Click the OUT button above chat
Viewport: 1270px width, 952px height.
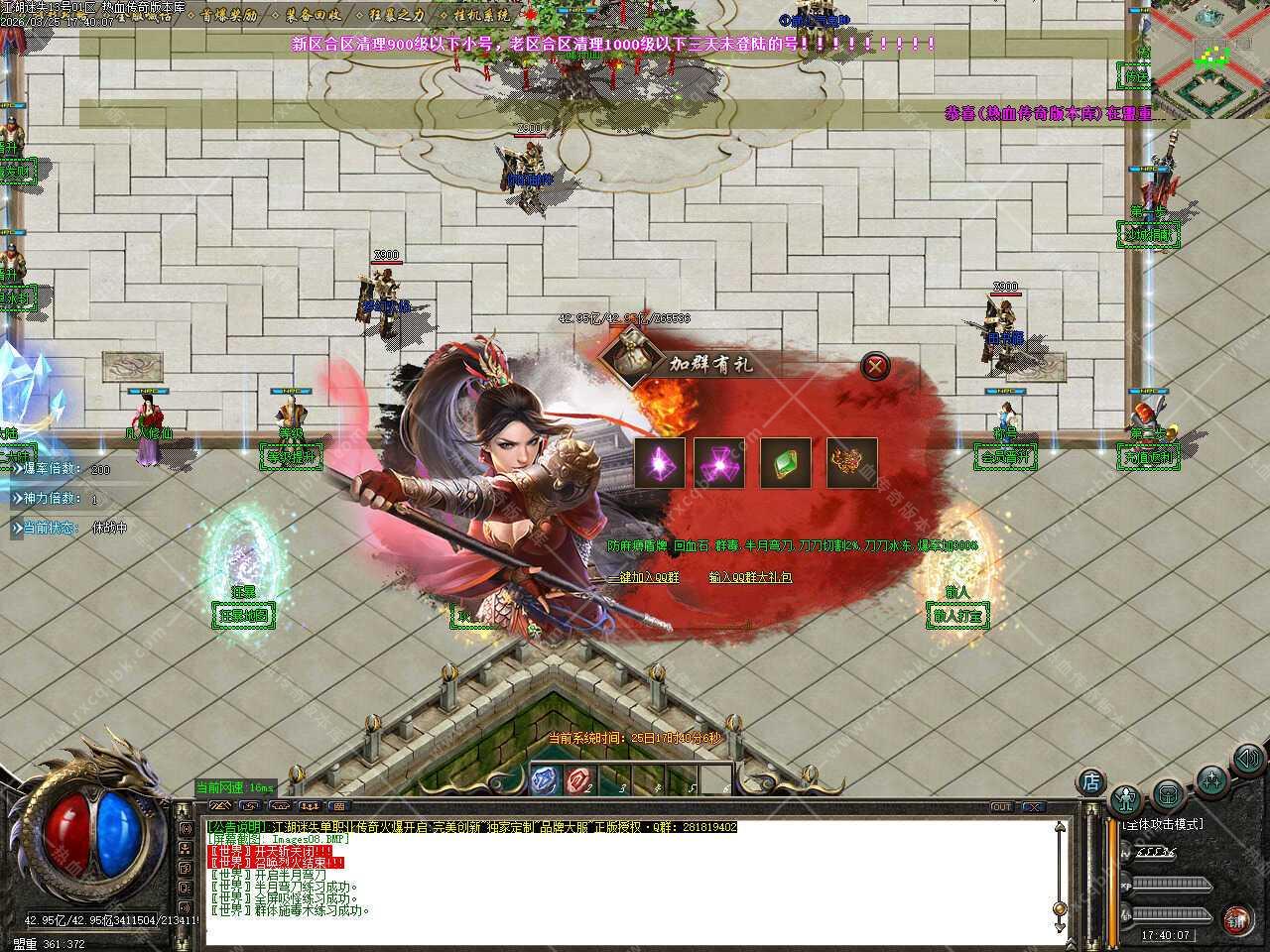coord(1002,807)
